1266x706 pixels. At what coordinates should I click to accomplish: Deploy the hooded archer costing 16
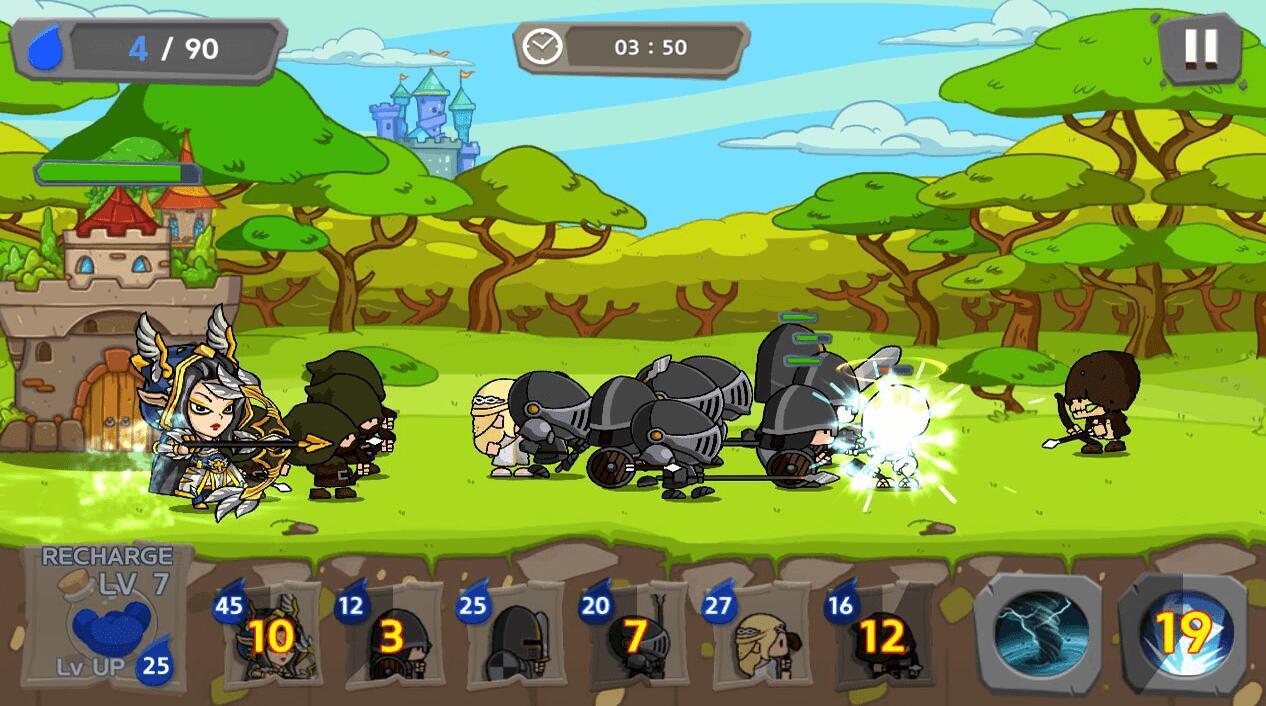881,636
